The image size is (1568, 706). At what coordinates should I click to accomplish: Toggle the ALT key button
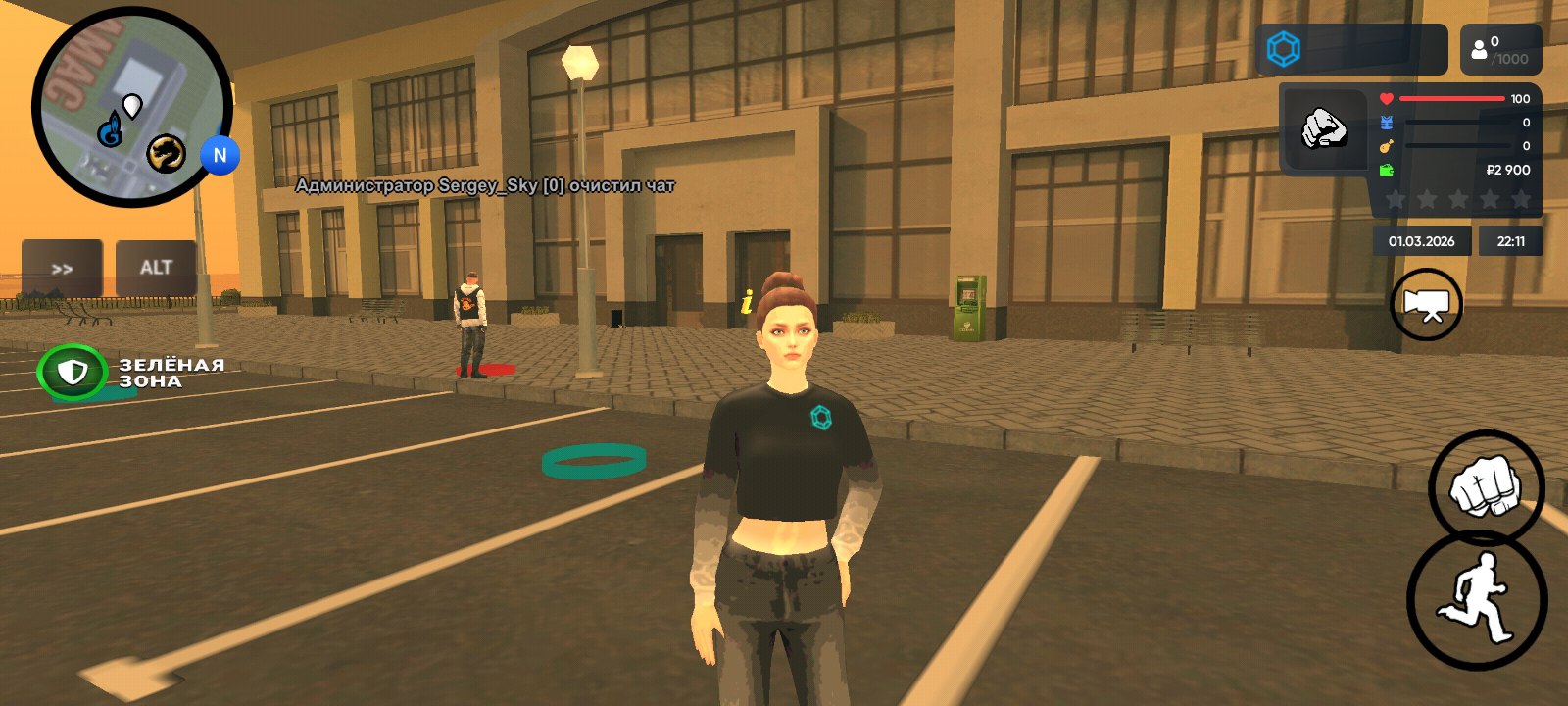coord(154,267)
